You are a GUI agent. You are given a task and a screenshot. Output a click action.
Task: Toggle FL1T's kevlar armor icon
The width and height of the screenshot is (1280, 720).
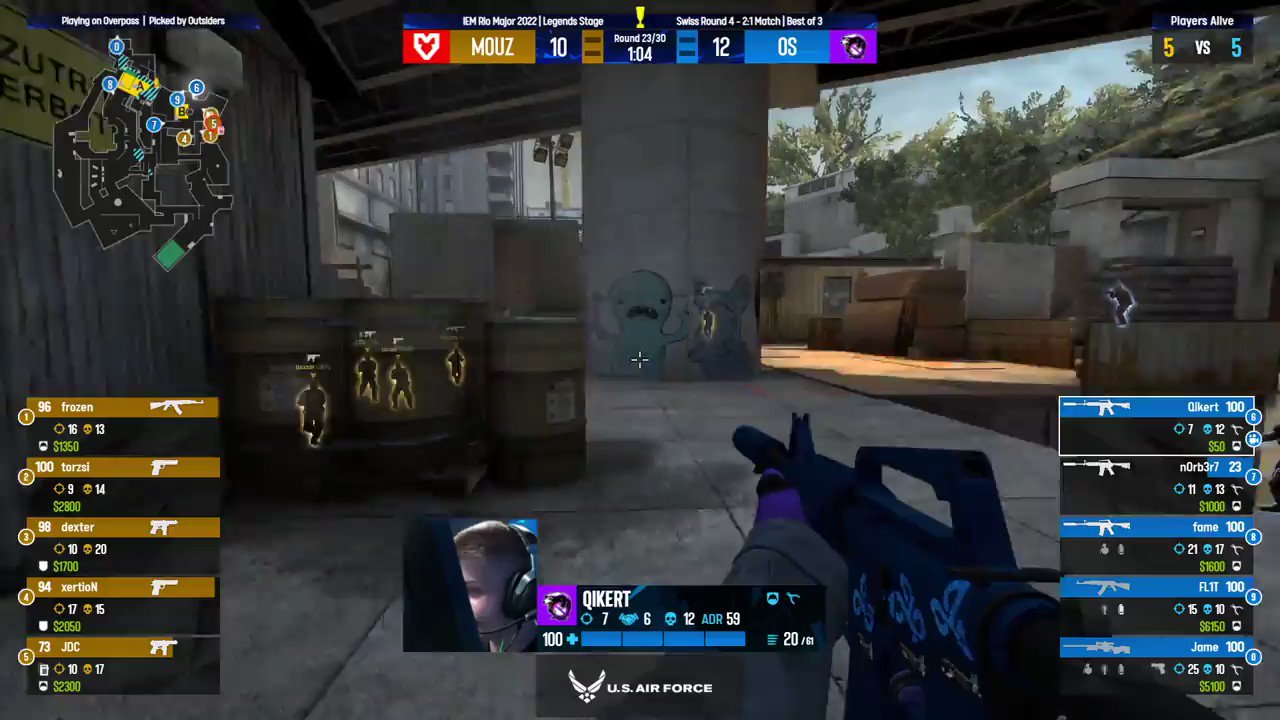(1238, 626)
